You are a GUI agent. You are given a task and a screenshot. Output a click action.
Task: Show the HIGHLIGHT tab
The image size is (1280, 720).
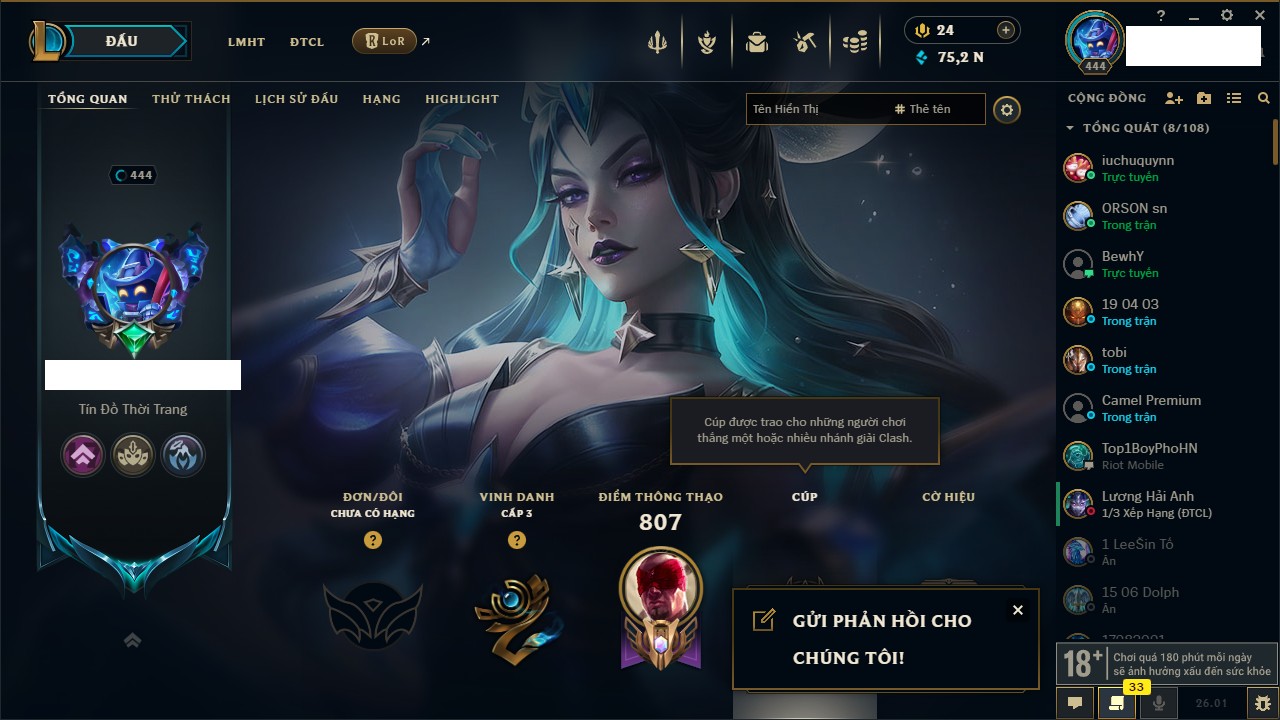click(461, 99)
